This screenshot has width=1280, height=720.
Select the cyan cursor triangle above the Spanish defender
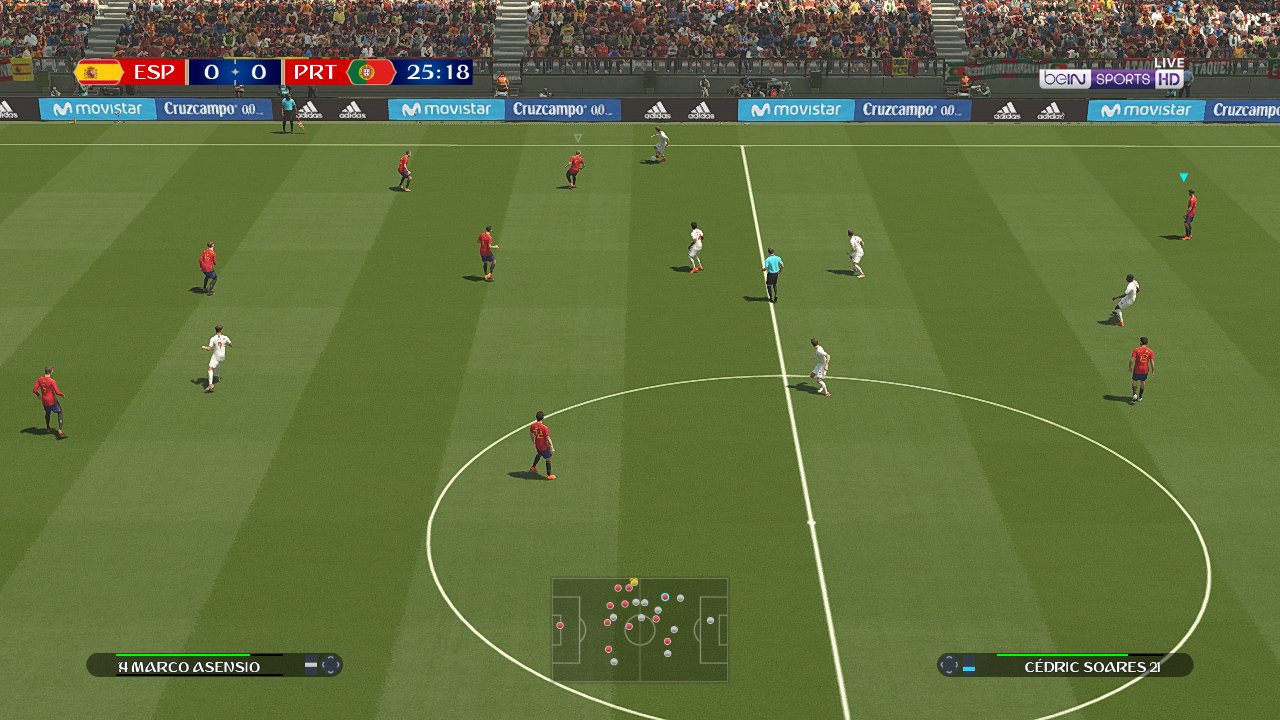coord(1181,176)
